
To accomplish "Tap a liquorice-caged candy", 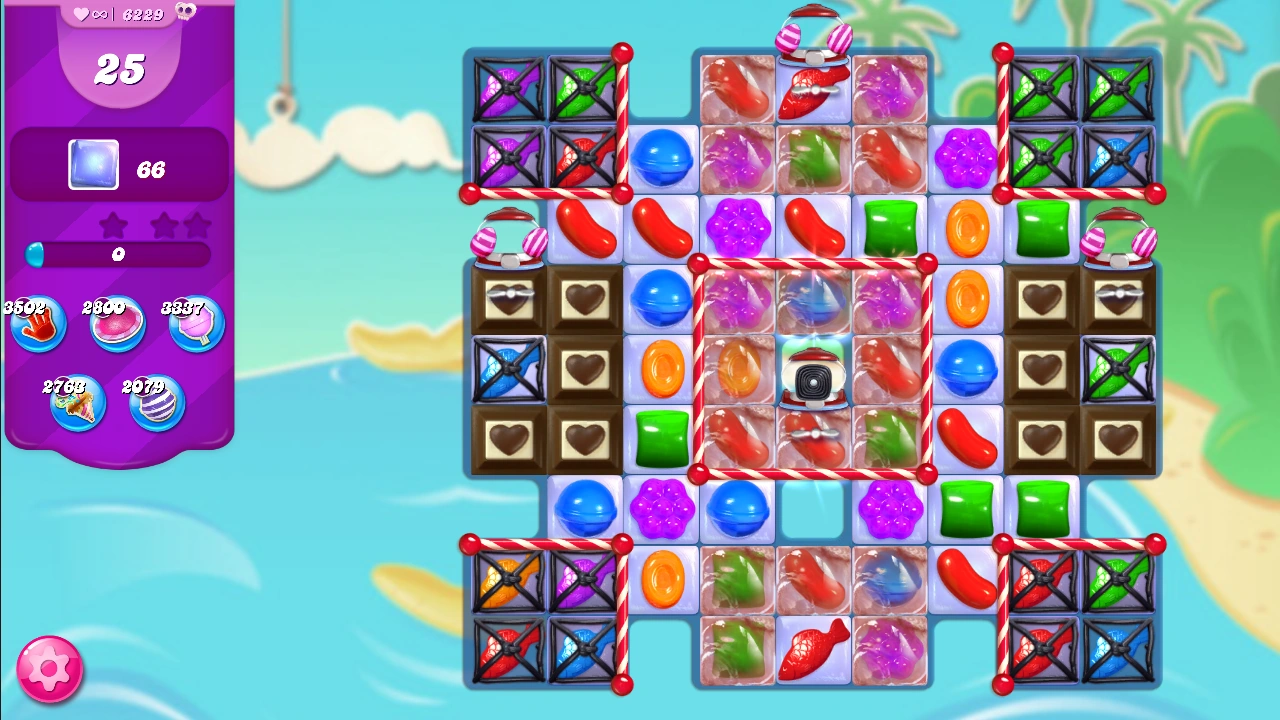I will (x=506, y=87).
